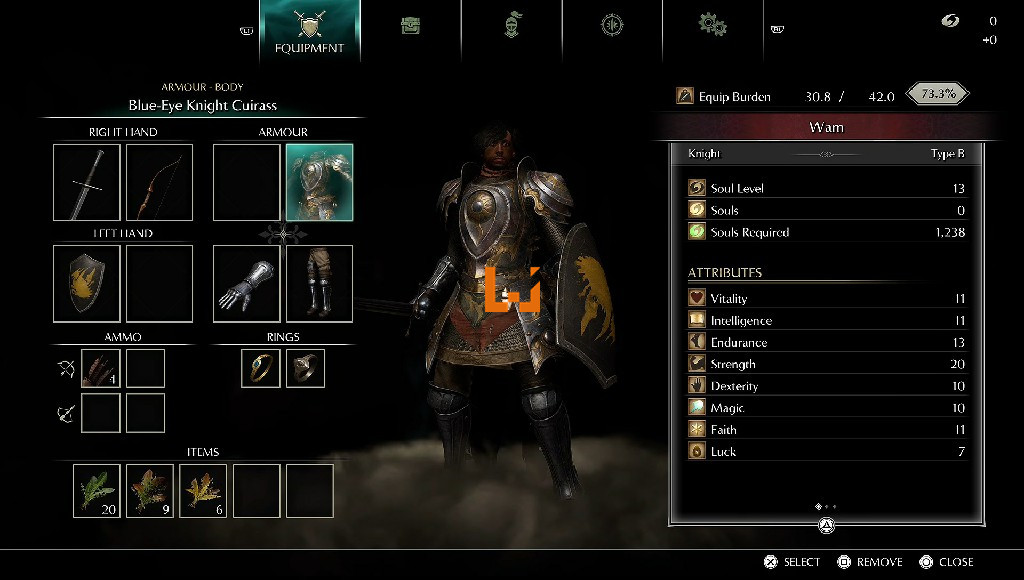
Task: Select the Blue-Eye Knight Cuirass slot
Action: coord(319,182)
